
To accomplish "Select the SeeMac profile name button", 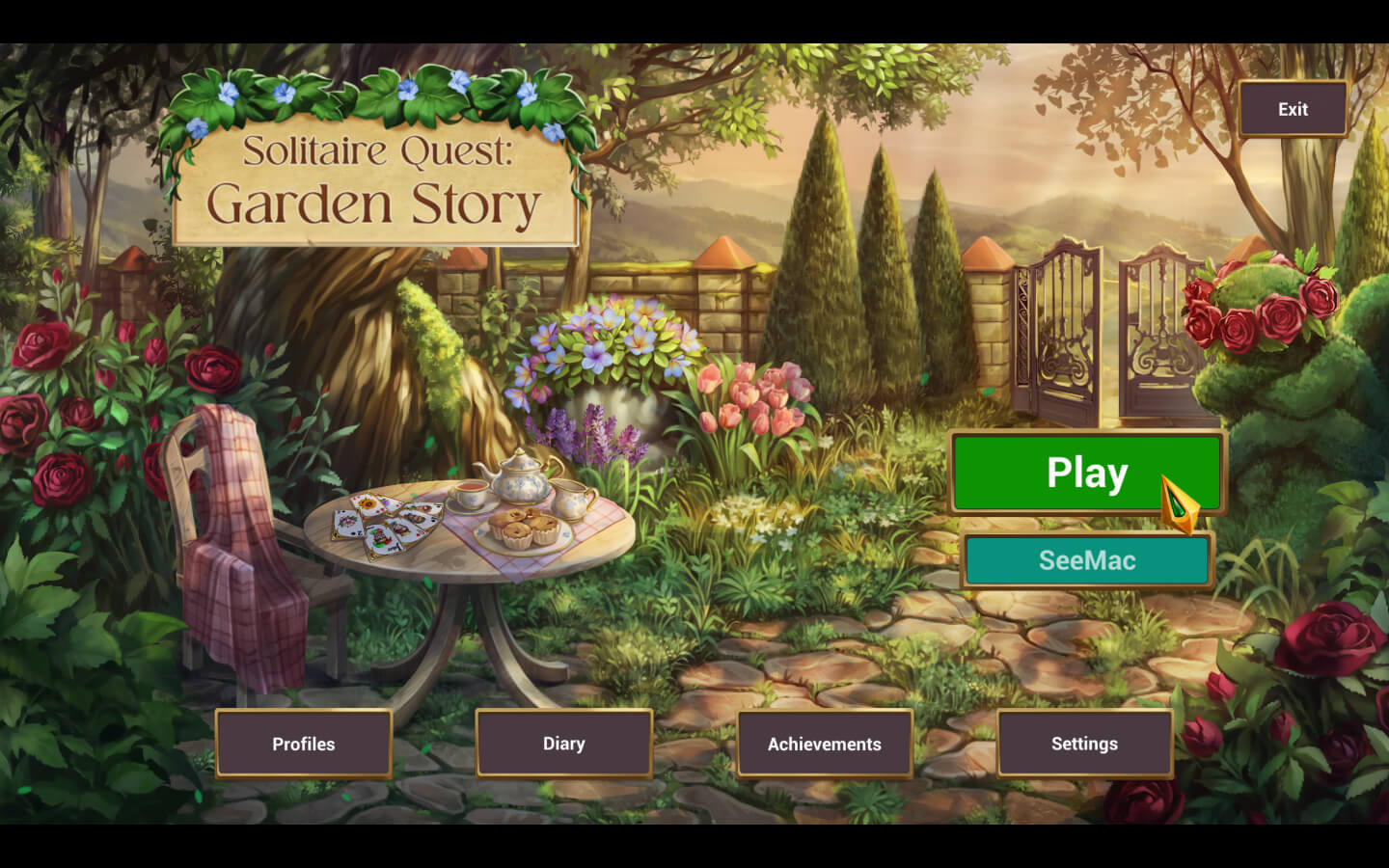I will 1087,560.
